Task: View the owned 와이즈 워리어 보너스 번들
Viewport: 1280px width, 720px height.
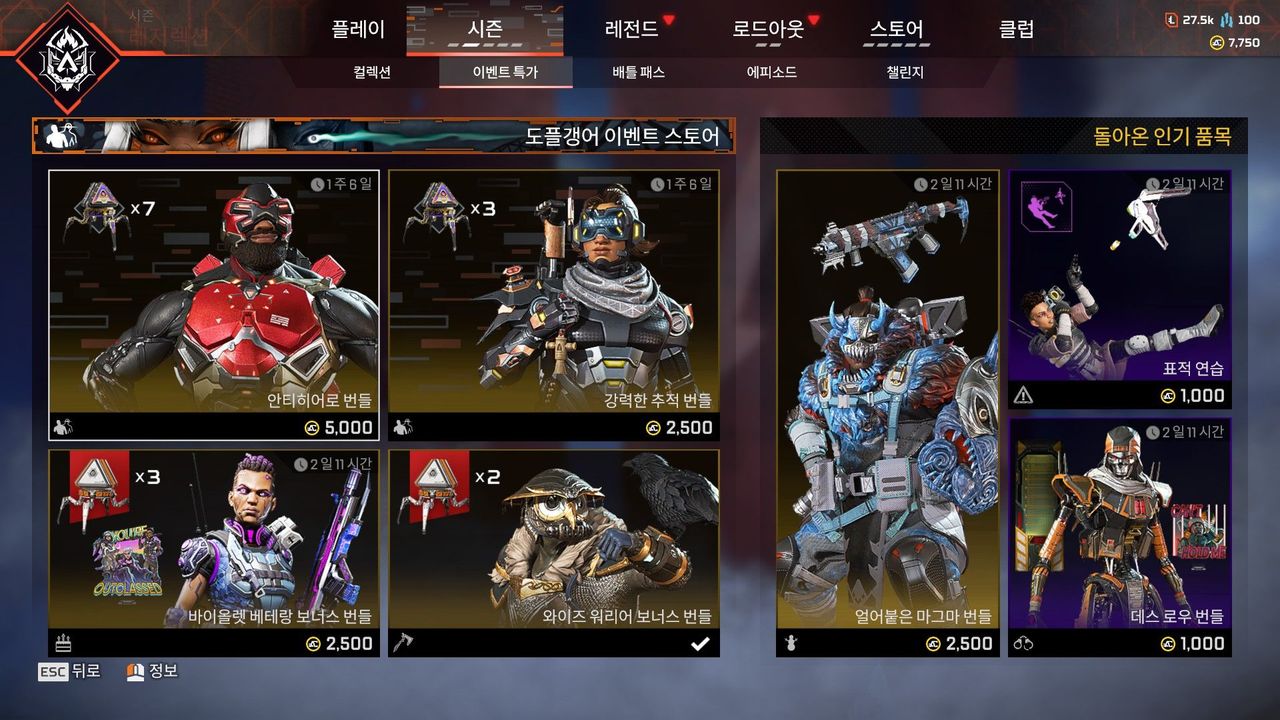Action: coord(554,552)
